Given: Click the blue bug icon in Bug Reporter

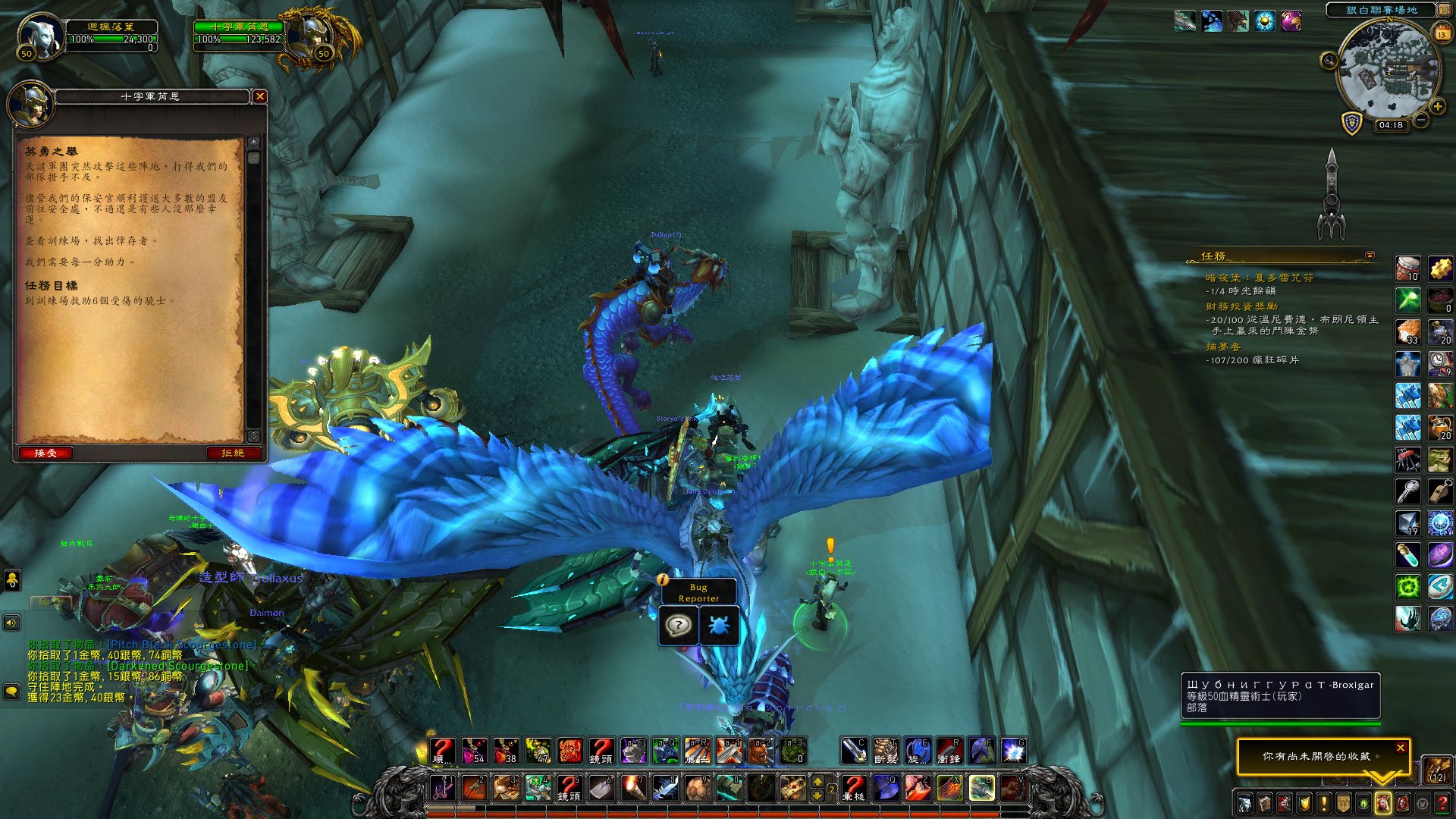Looking at the screenshot, I should point(718,626).
